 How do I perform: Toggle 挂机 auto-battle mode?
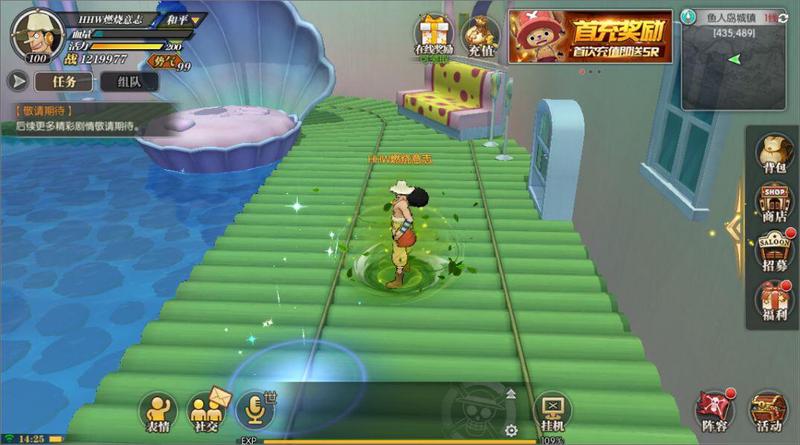pos(552,410)
